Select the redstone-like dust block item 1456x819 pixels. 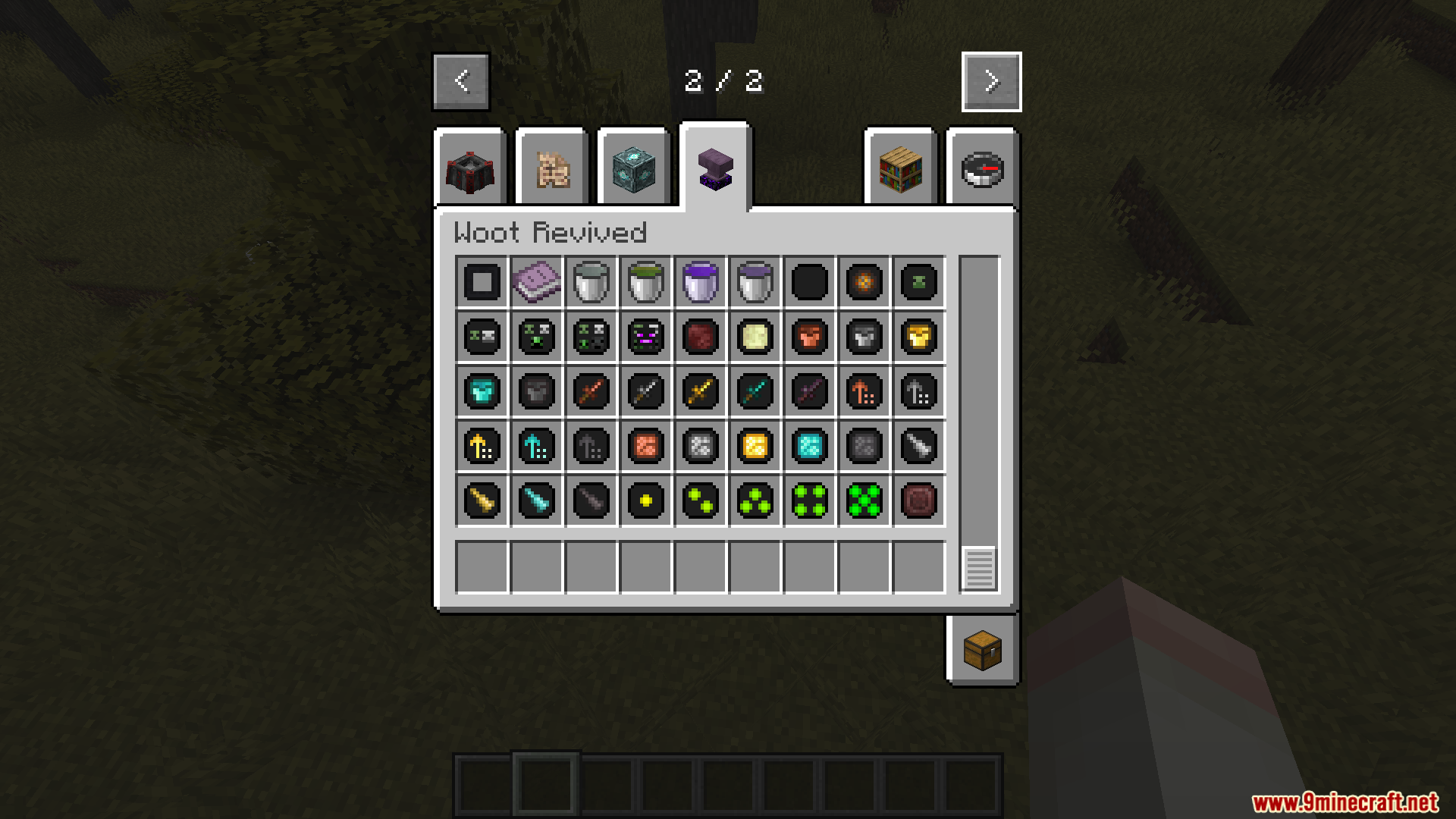[x=645, y=447]
